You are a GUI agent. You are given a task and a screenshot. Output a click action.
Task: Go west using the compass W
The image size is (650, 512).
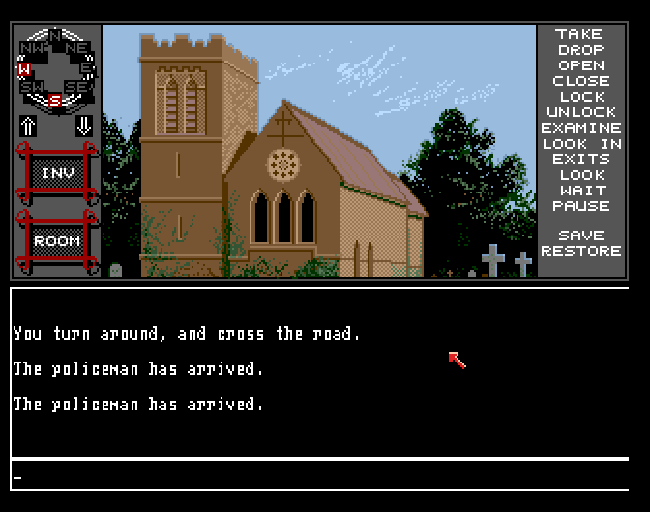tap(24, 69)
